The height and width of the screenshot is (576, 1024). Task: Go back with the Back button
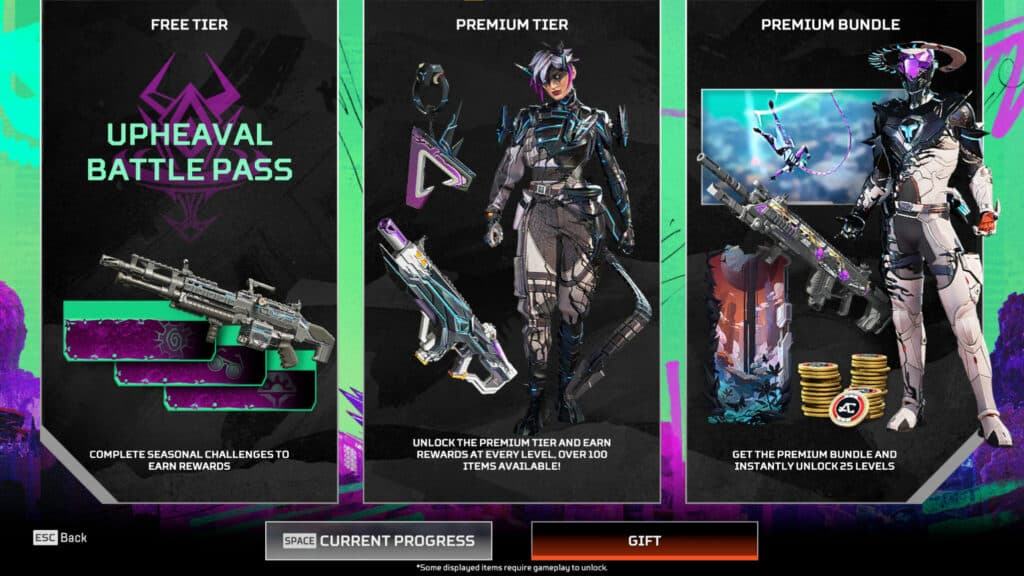[60, 538]
